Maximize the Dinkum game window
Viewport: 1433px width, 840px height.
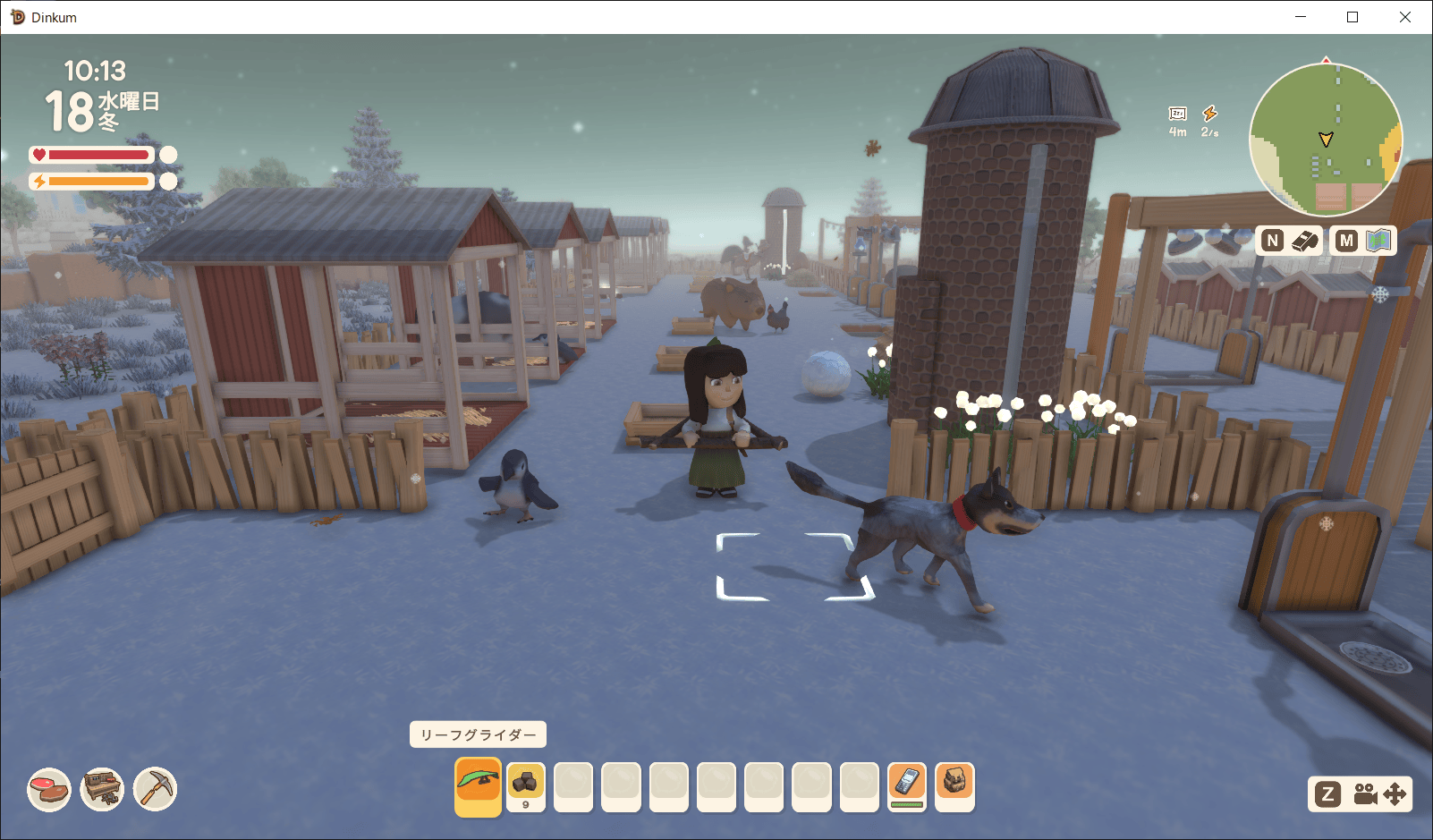[x=1352, y=17]
